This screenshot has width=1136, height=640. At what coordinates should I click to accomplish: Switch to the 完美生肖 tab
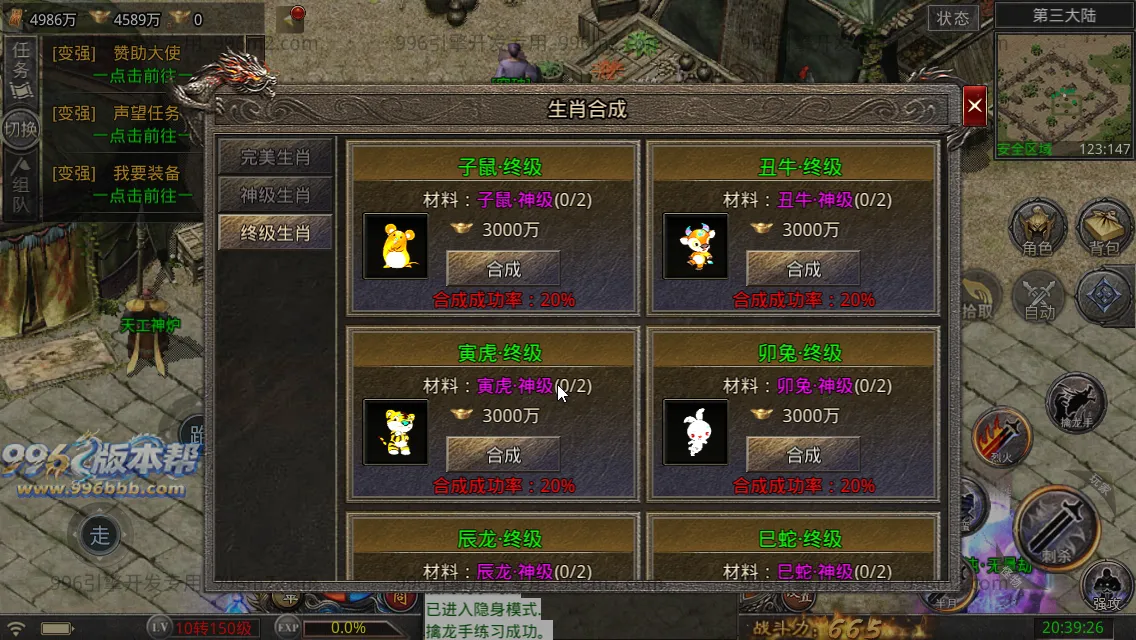pyautogui.click(x=275, y=157)
